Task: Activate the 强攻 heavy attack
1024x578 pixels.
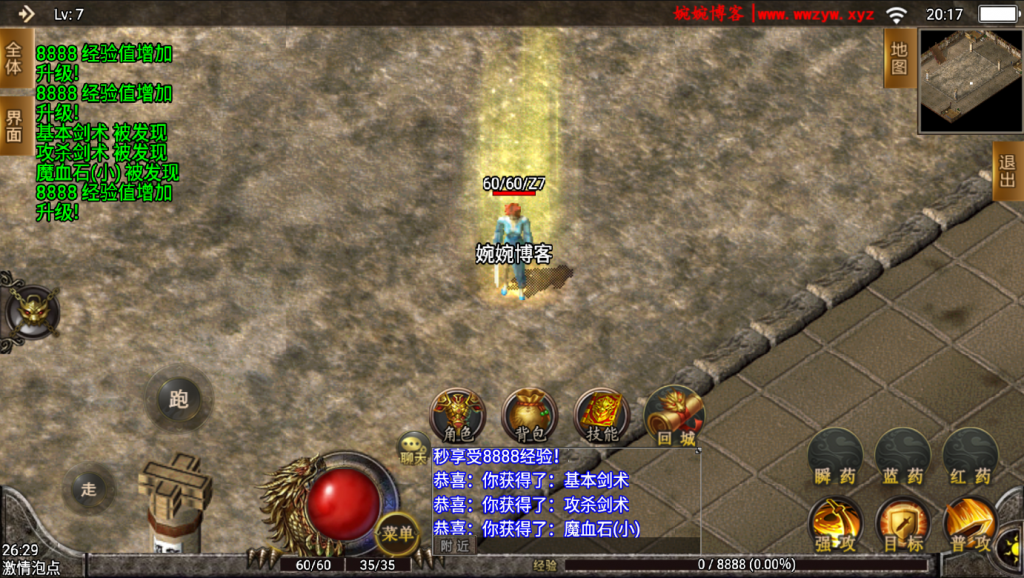Action: tap(835, 524)
